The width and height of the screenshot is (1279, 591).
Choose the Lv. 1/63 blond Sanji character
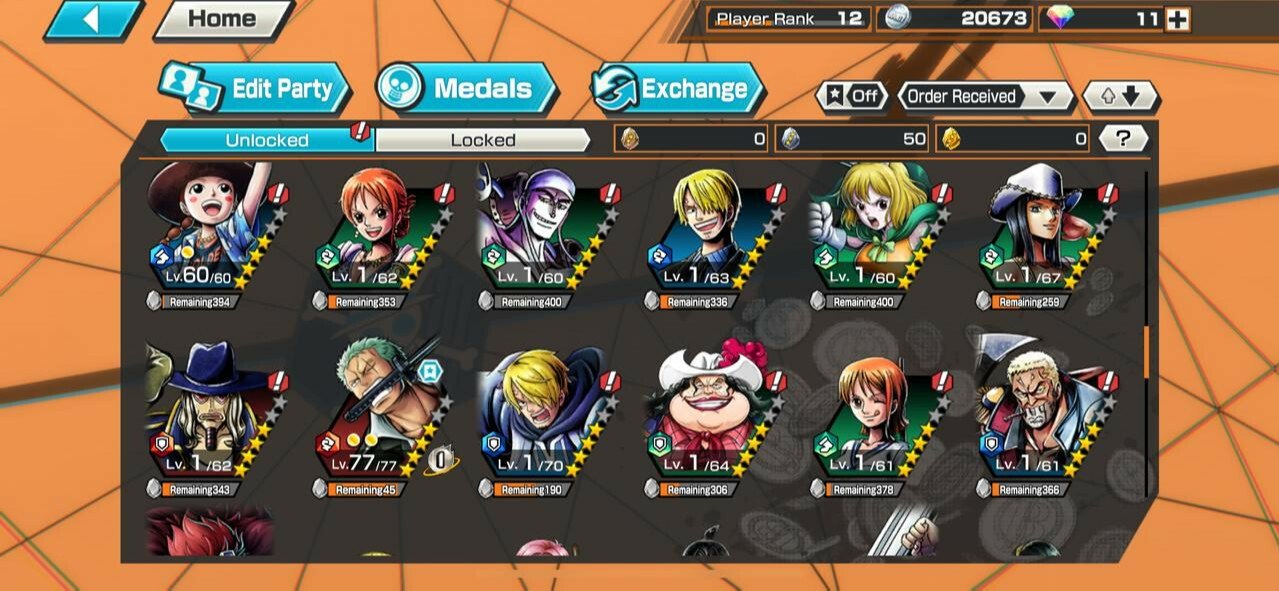tap(709, 232)
